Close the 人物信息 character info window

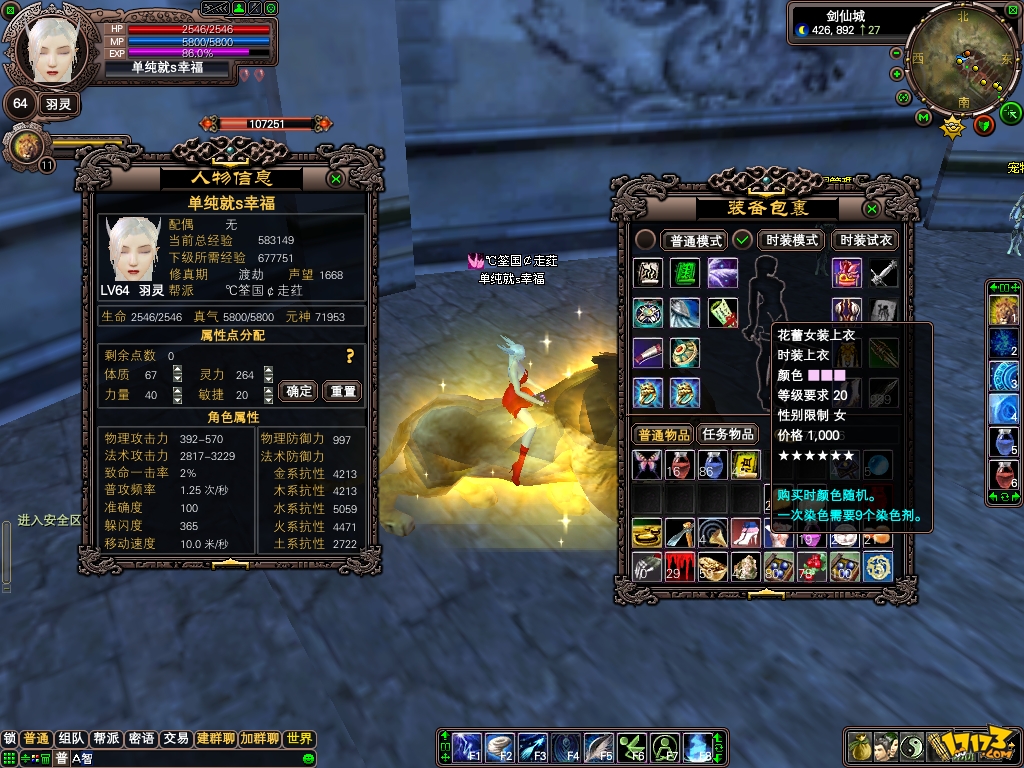336,179
